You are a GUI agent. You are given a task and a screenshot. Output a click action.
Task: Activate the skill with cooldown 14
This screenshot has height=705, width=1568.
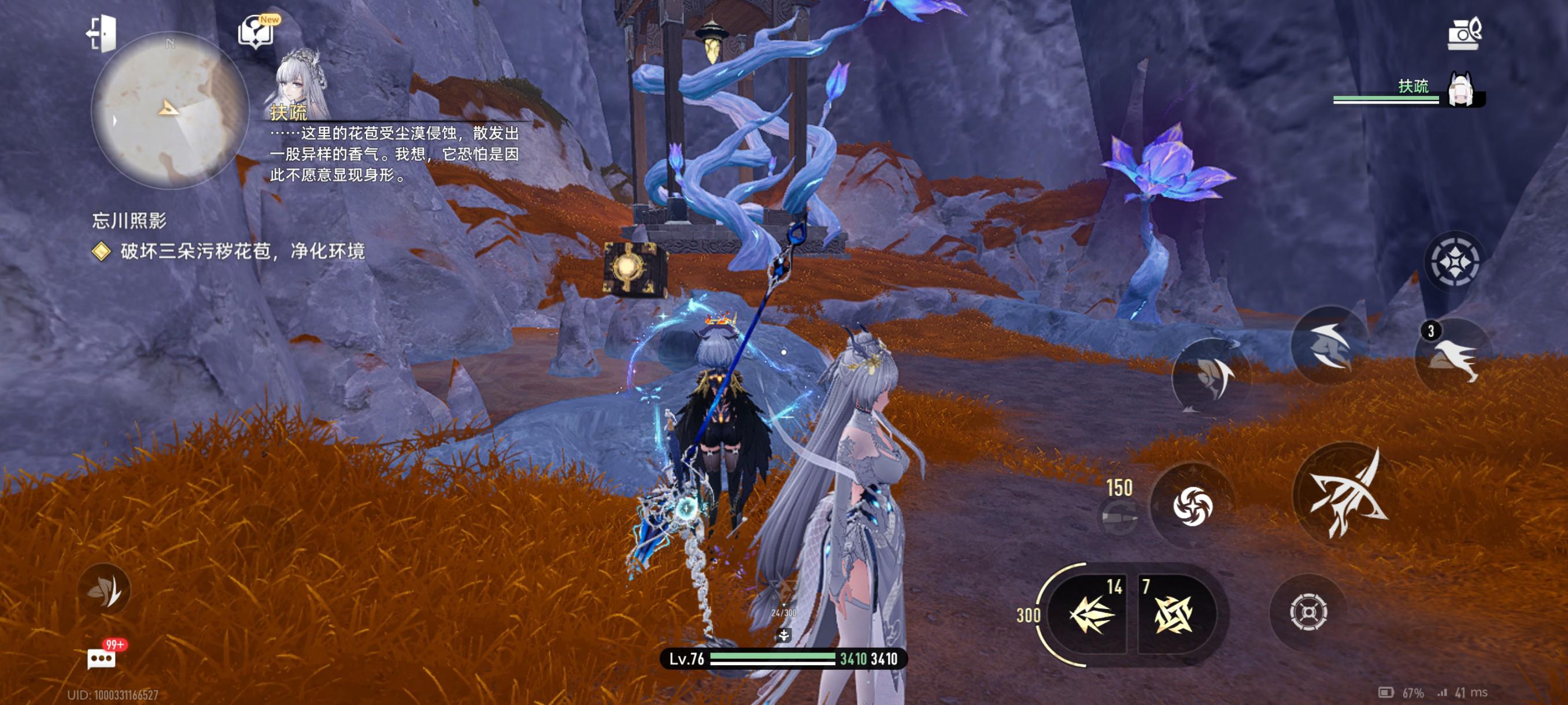1092,614
